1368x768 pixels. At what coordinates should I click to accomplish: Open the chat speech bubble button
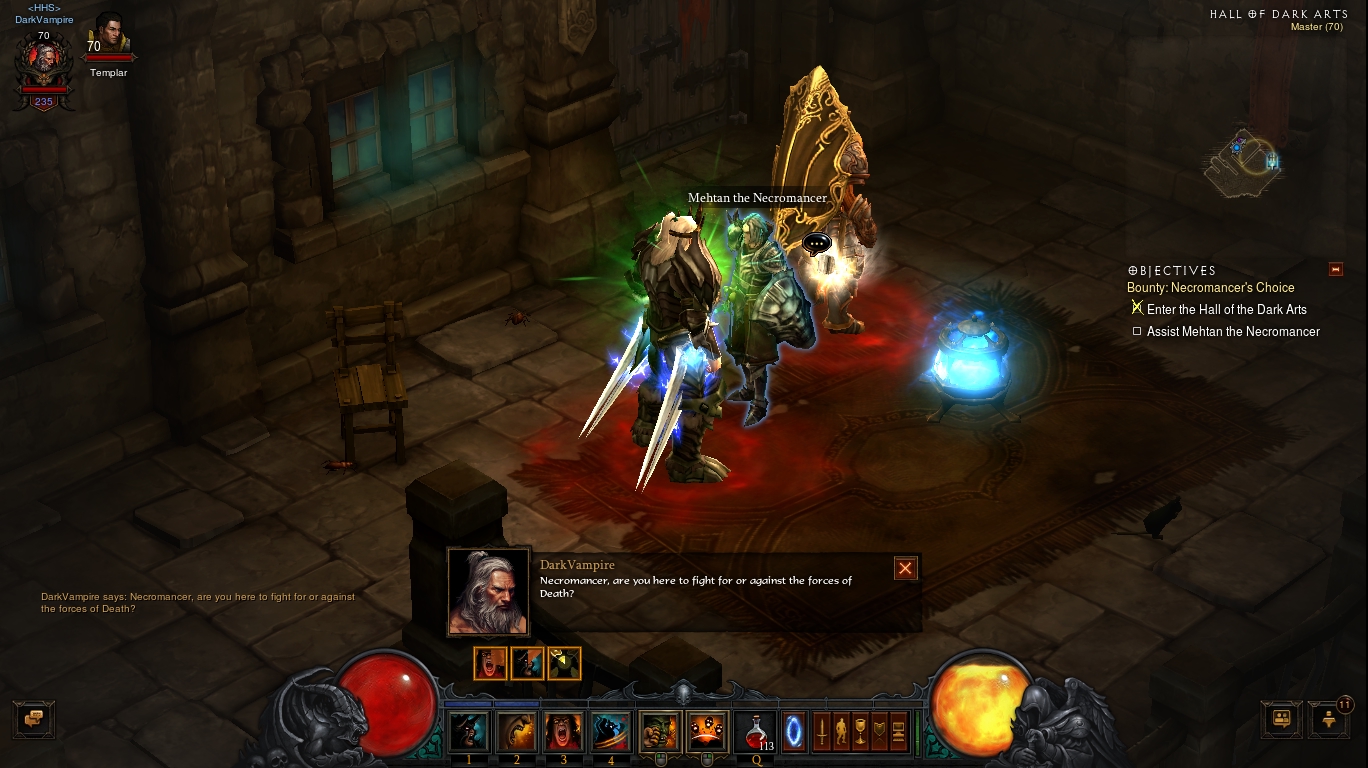33,718
